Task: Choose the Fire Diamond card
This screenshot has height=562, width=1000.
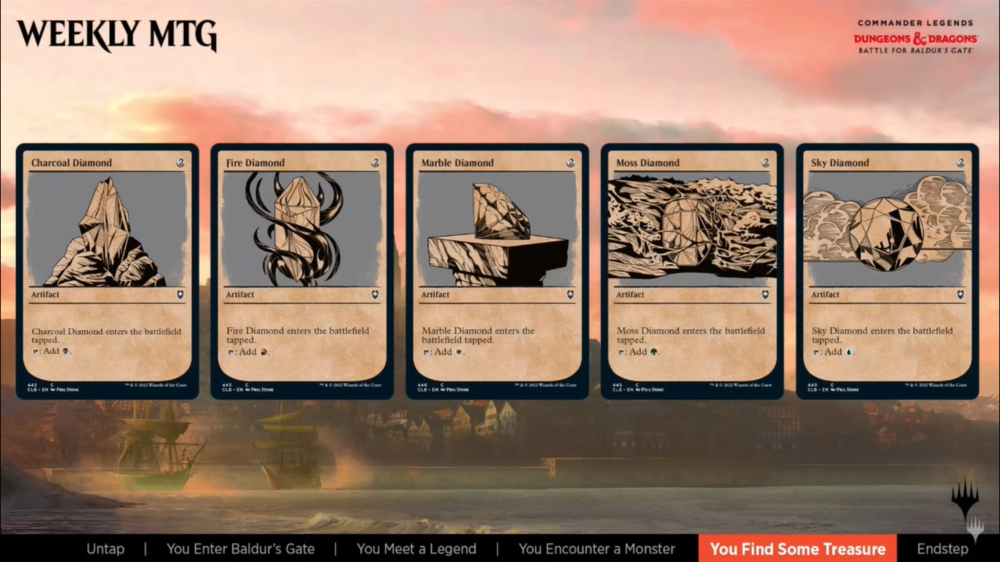Action: pos(302,271)
